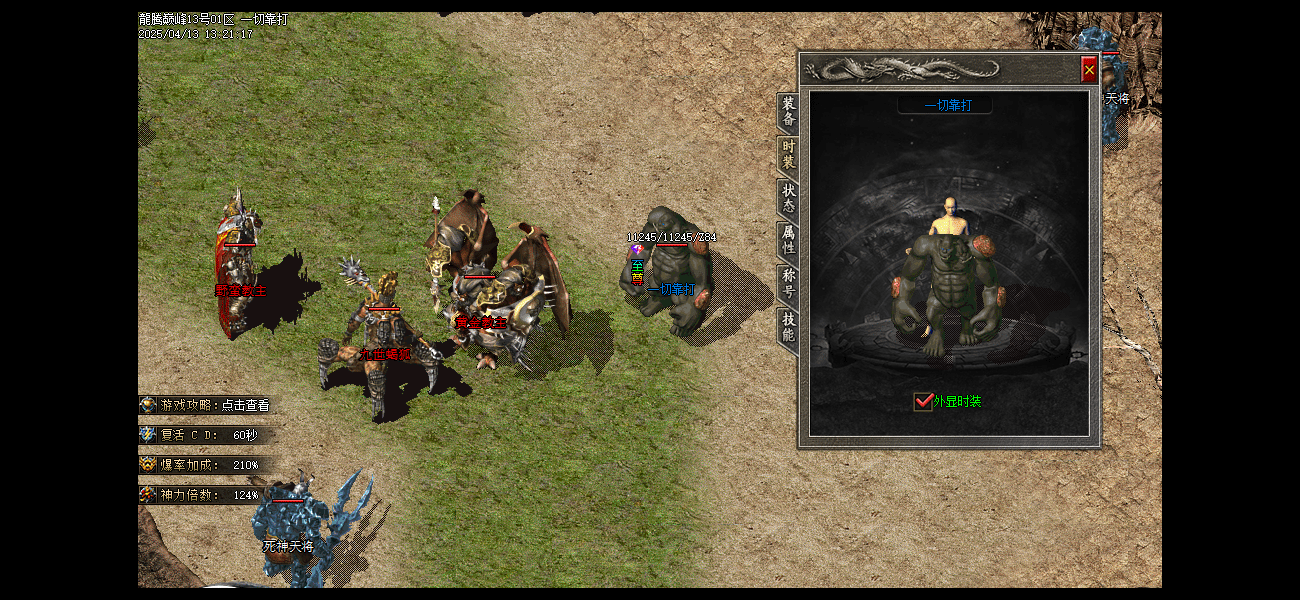Switch to the 称号 title tab
Screen dimensions: 1300x600
click(789, 283)
